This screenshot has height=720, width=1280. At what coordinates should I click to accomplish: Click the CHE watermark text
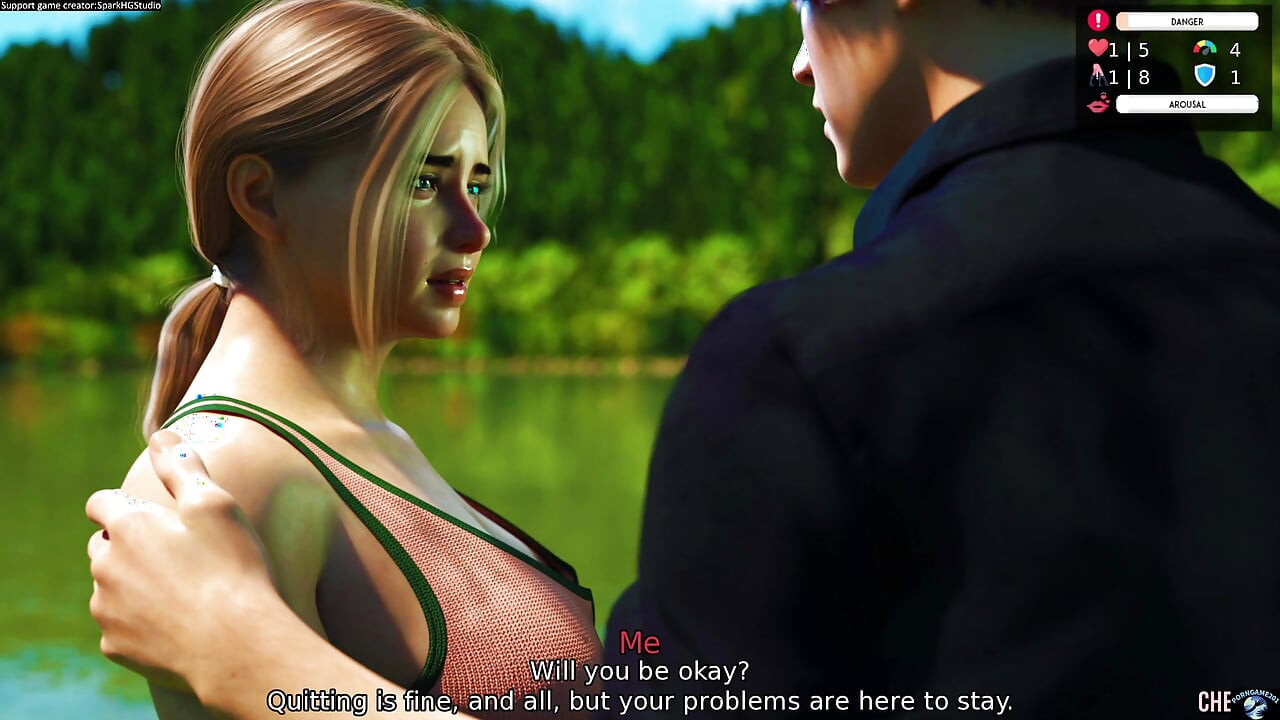(x=1214, y=701)
